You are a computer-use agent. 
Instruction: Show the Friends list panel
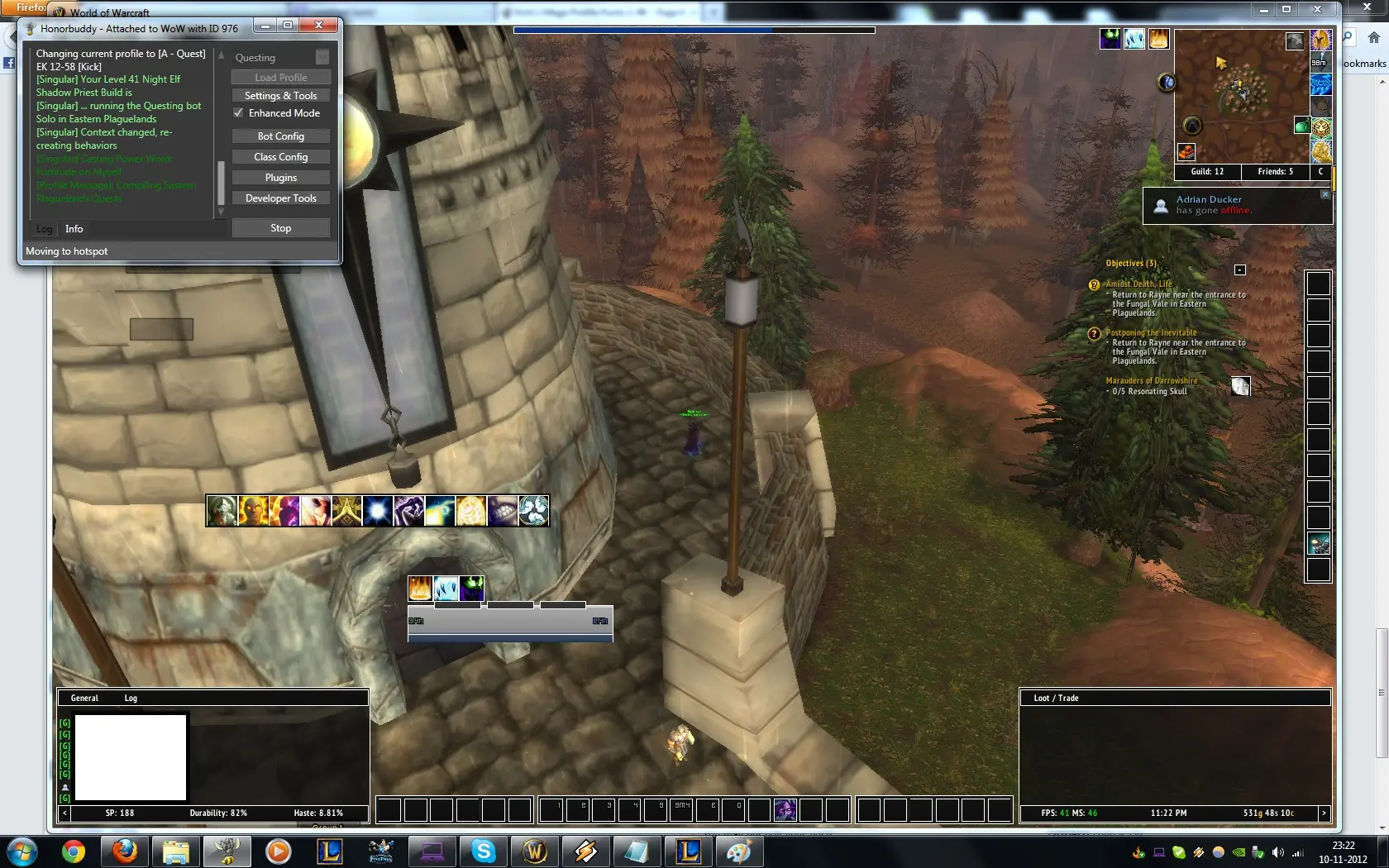click(1275, 172)
